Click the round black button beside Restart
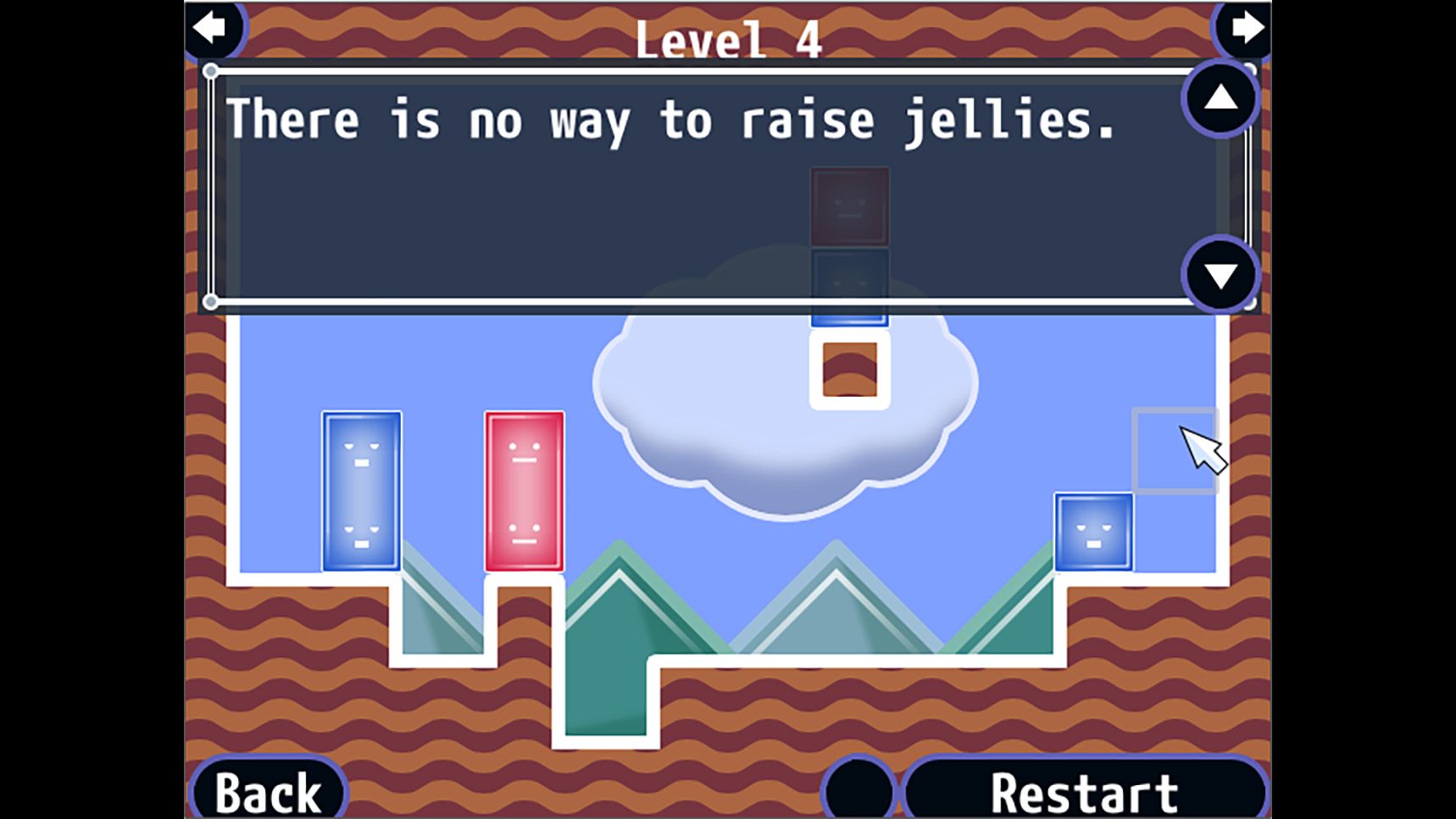1456x819 pixels. pos(859,790)
